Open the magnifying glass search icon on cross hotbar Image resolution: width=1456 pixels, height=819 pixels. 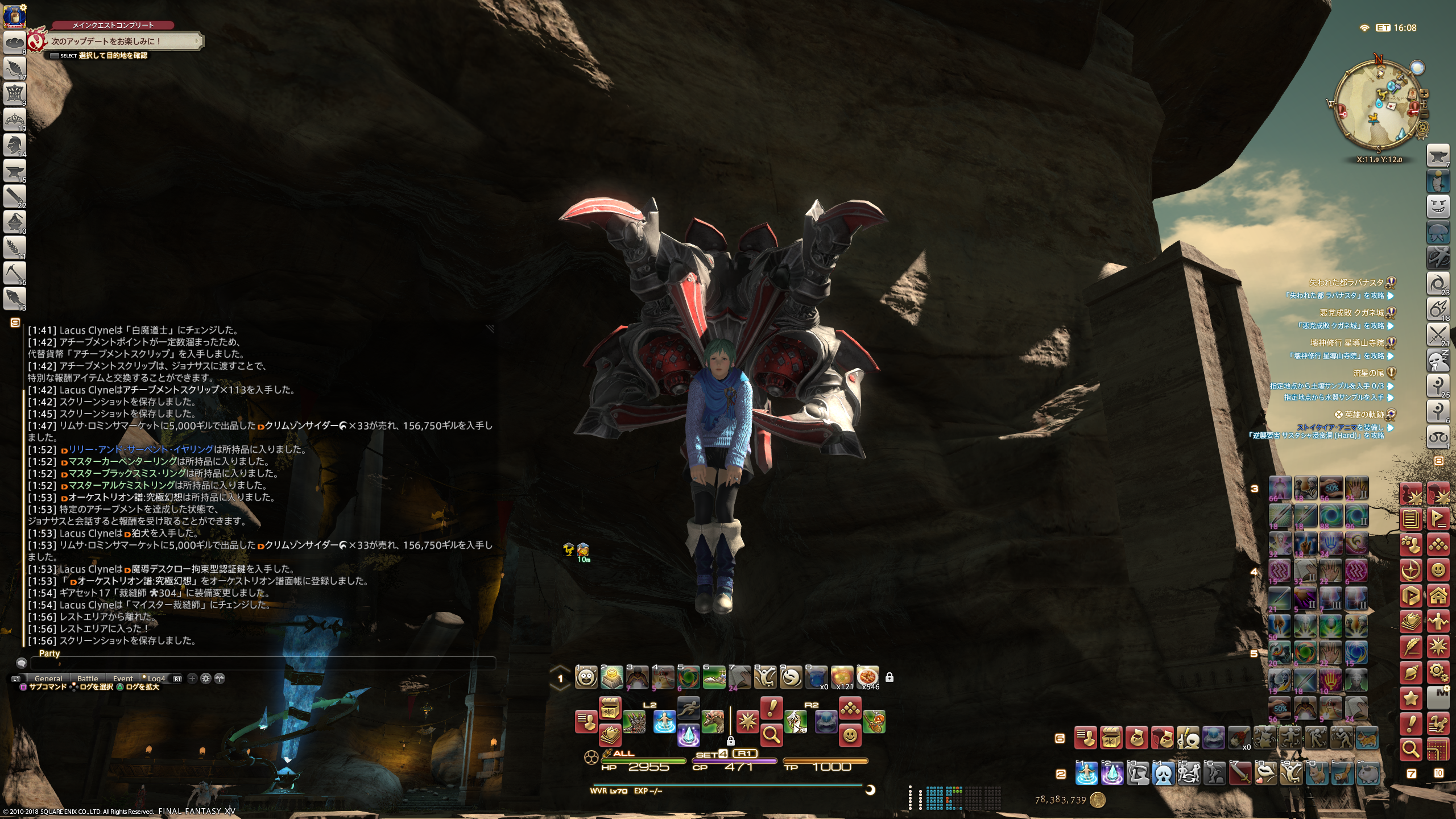[771, 735]
